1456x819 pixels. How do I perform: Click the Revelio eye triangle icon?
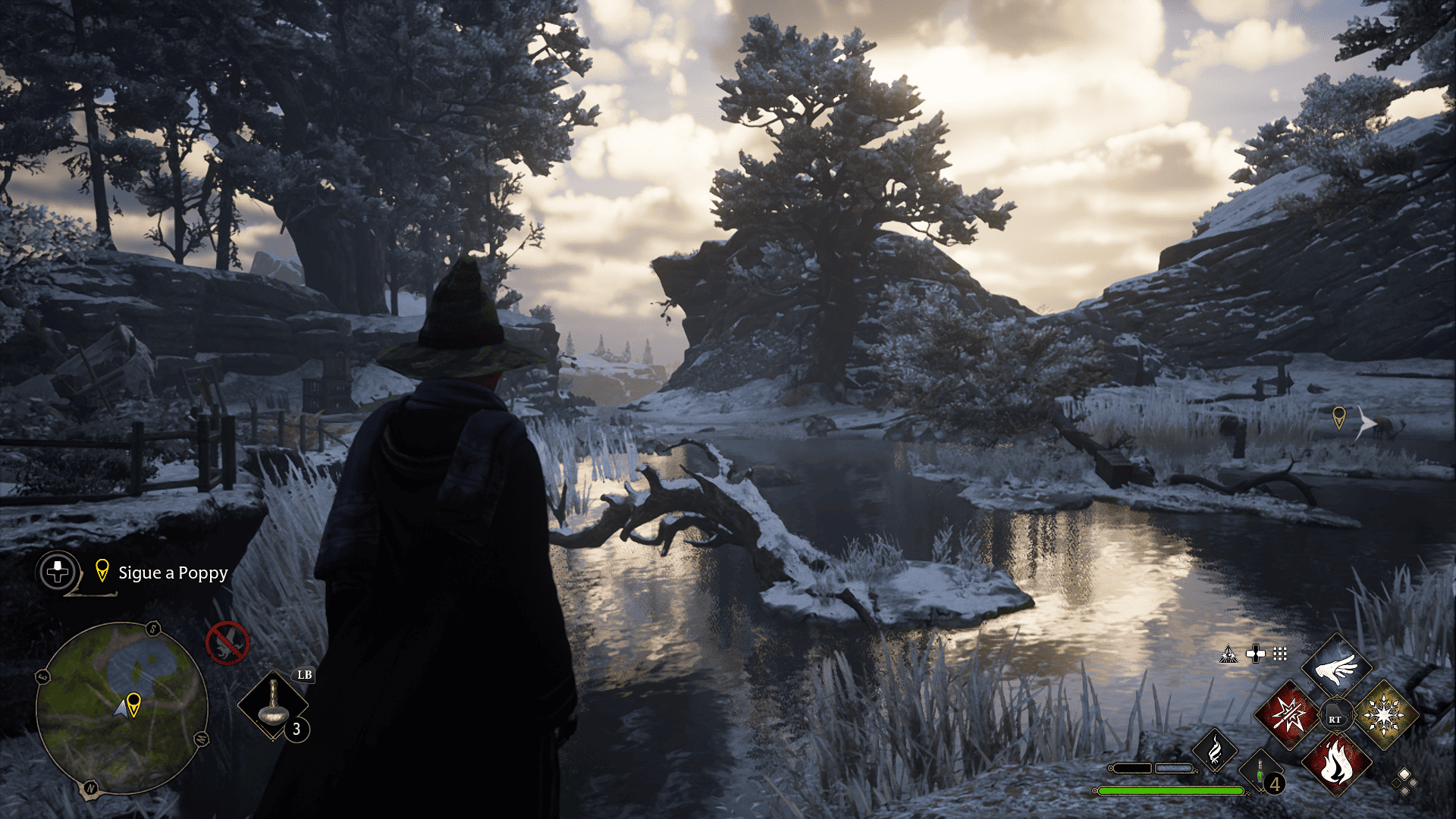point(1228,654)
